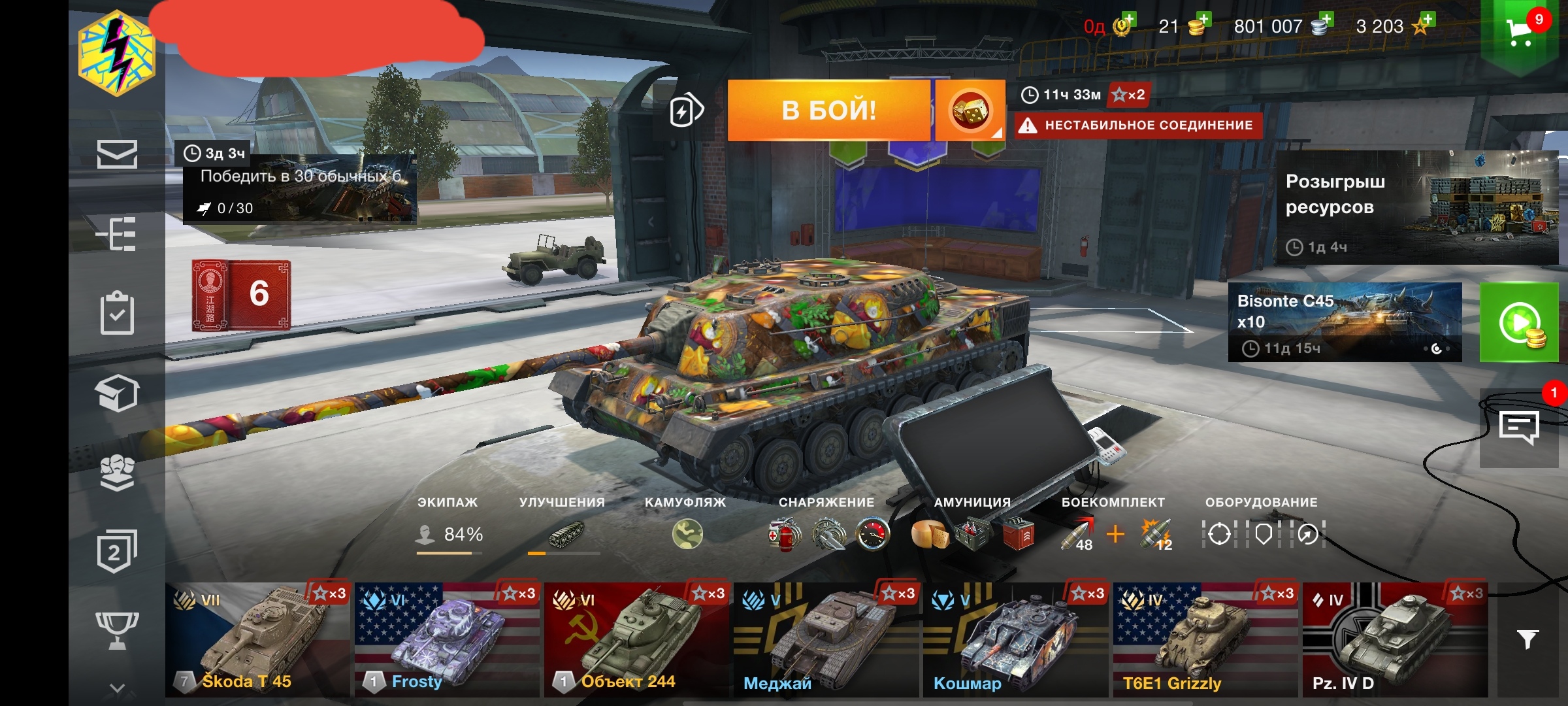This screenshot has width=1568, height=706.
Task: Open the Камуфляж camouflage slot
Action: tap(687, 533)
